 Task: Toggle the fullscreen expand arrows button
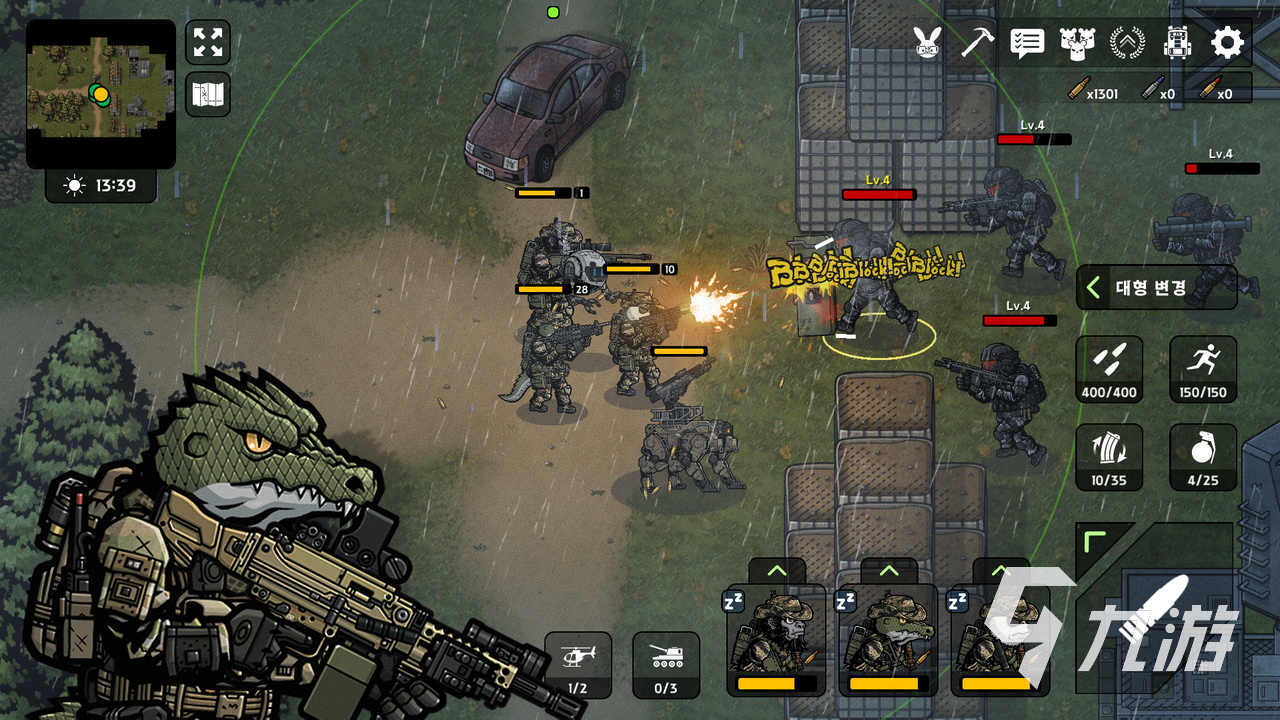click(208, 42)
